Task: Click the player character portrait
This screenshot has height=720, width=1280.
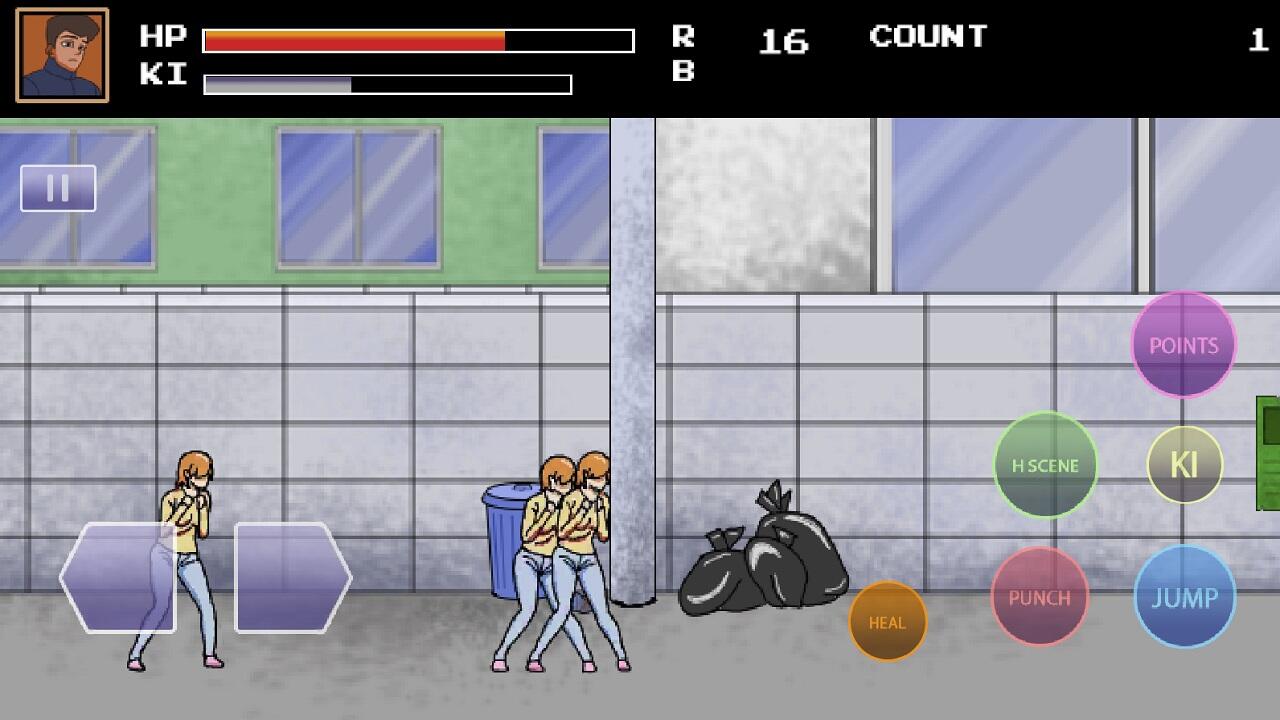Action: (62, 55)
